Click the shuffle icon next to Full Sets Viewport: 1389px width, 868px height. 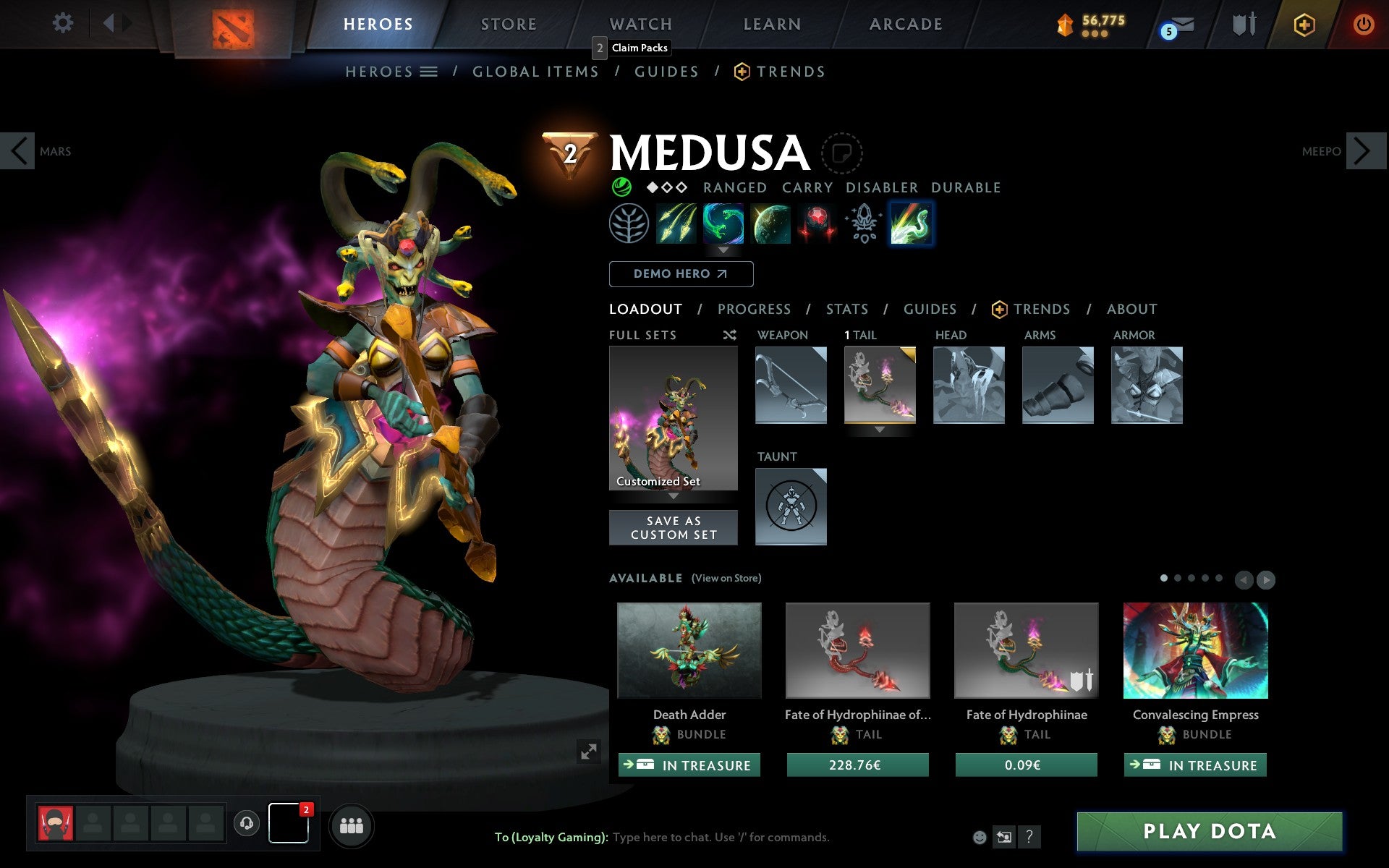coord(729,335)
